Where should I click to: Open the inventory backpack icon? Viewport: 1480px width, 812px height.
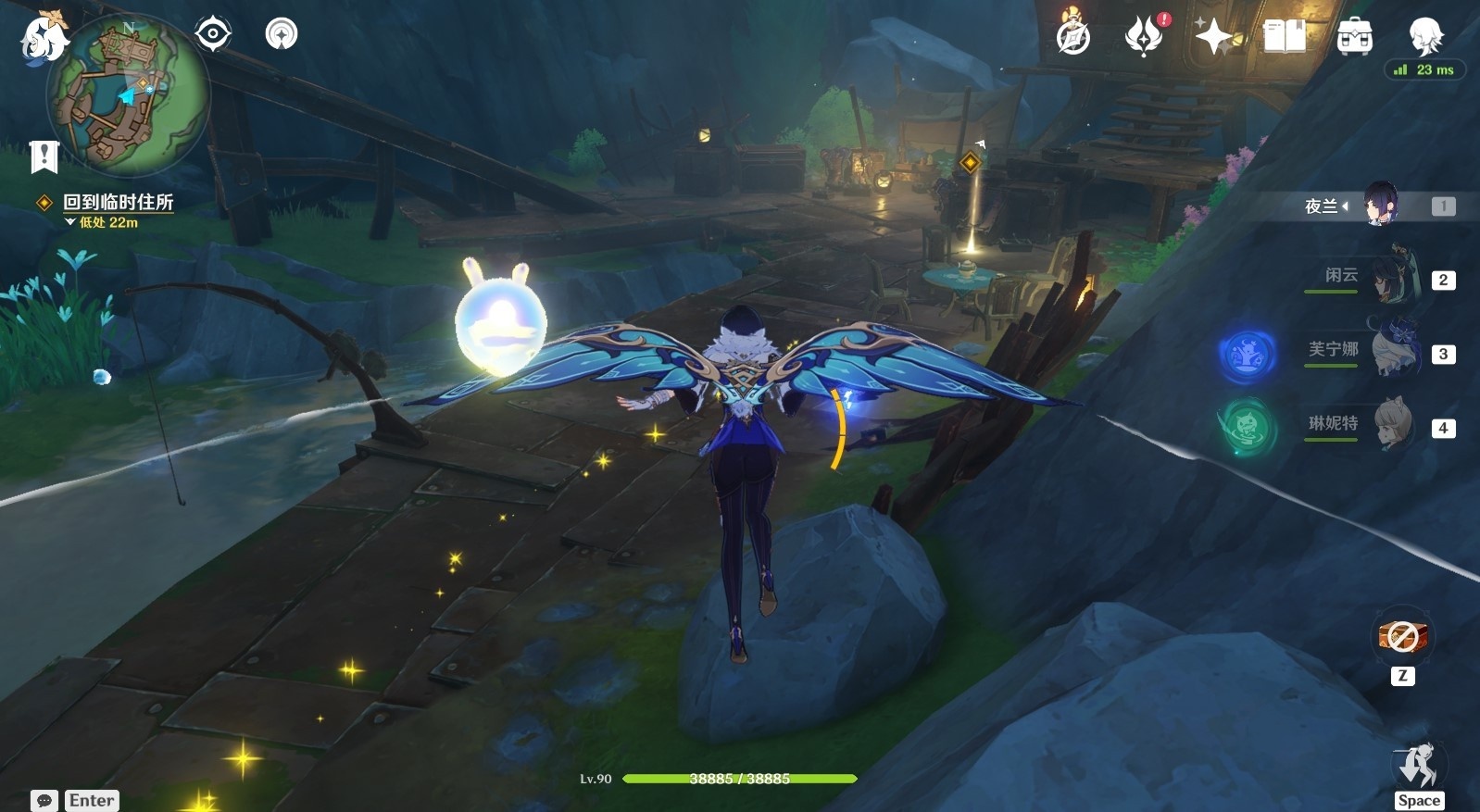(x=1354, y=37)
